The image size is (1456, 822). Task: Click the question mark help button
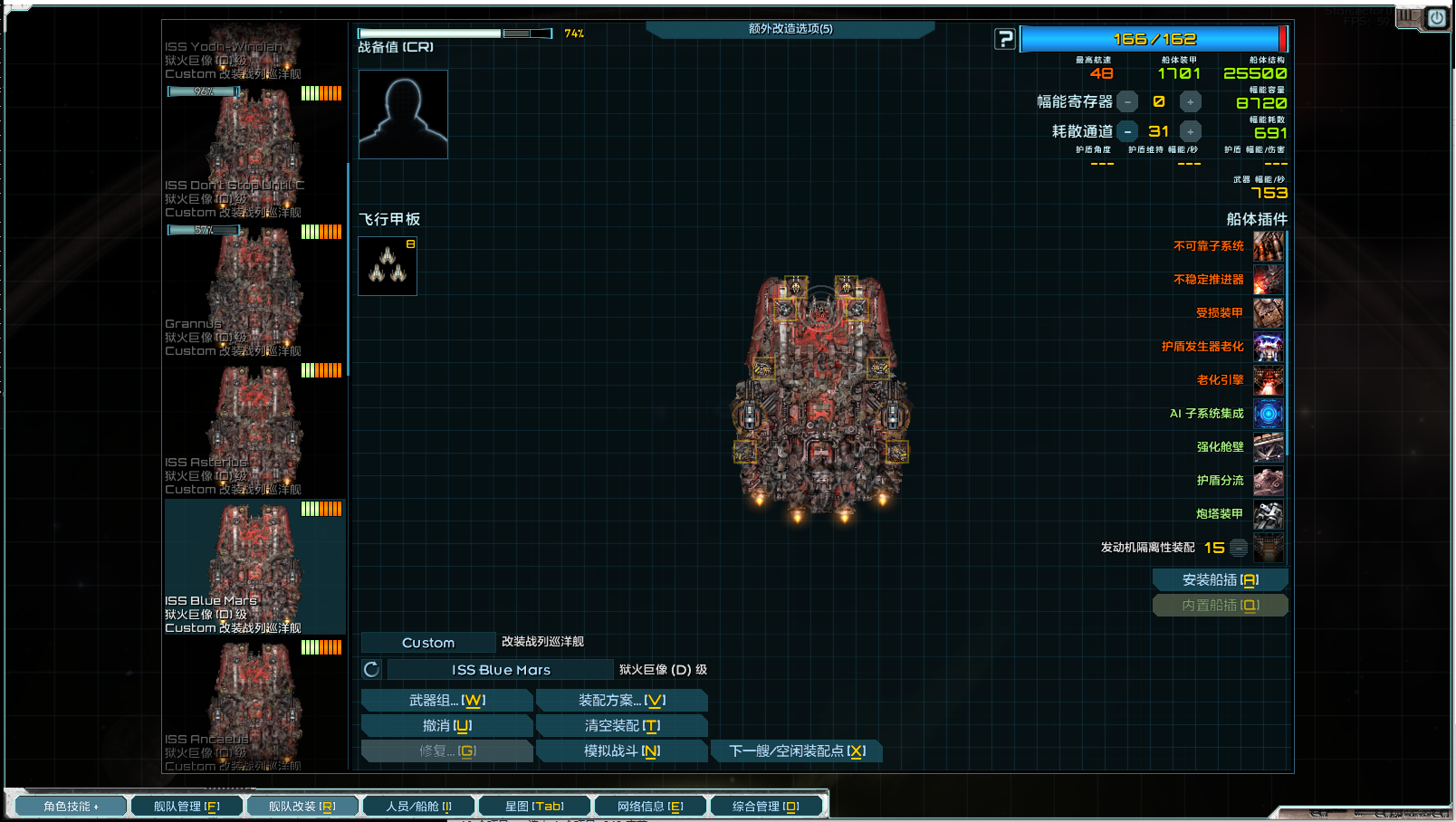click(1005, 39)
